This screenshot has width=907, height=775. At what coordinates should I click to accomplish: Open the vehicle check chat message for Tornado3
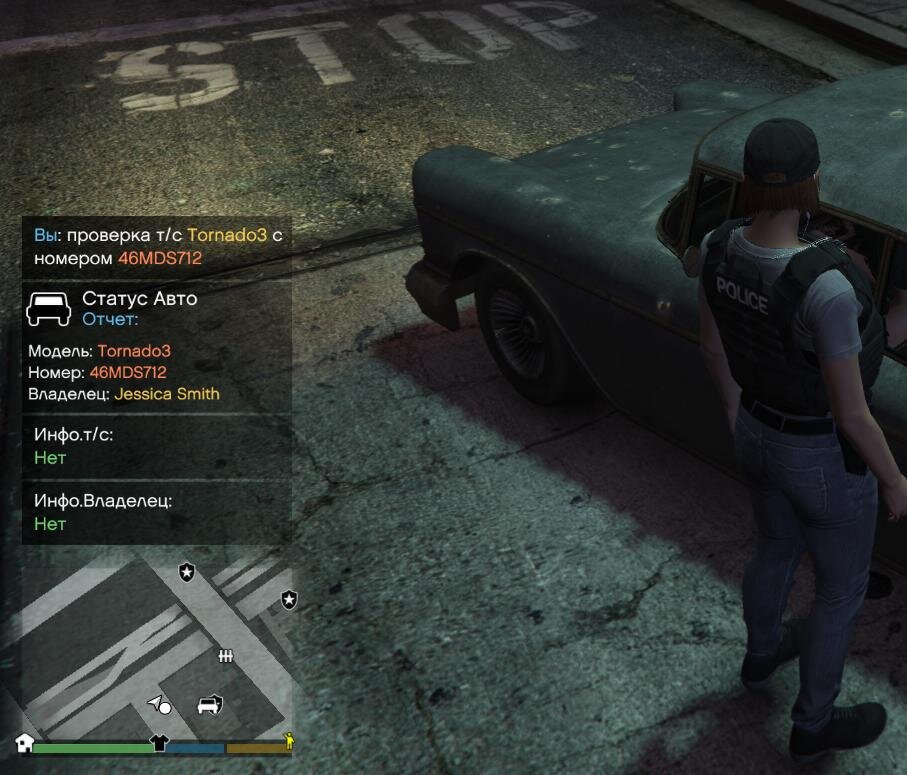156,247
